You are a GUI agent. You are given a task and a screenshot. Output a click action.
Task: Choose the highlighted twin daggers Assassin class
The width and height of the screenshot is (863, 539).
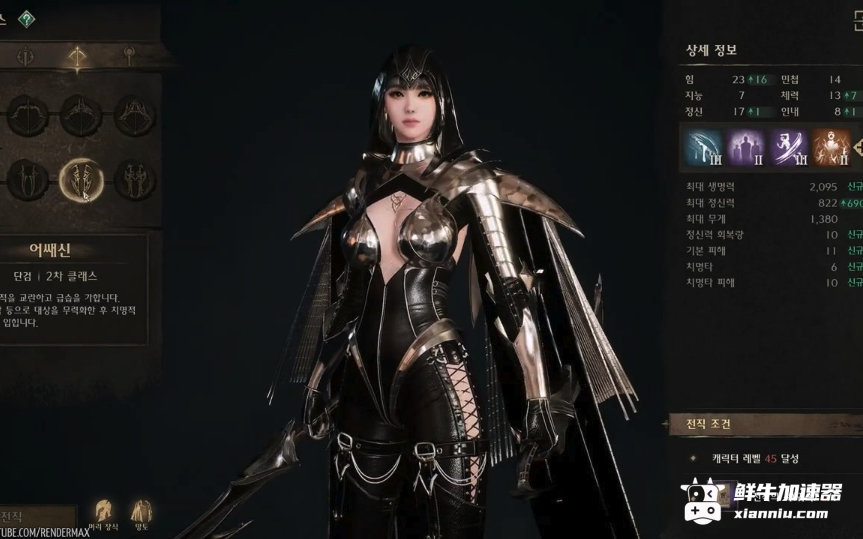(x=81, y=180)
